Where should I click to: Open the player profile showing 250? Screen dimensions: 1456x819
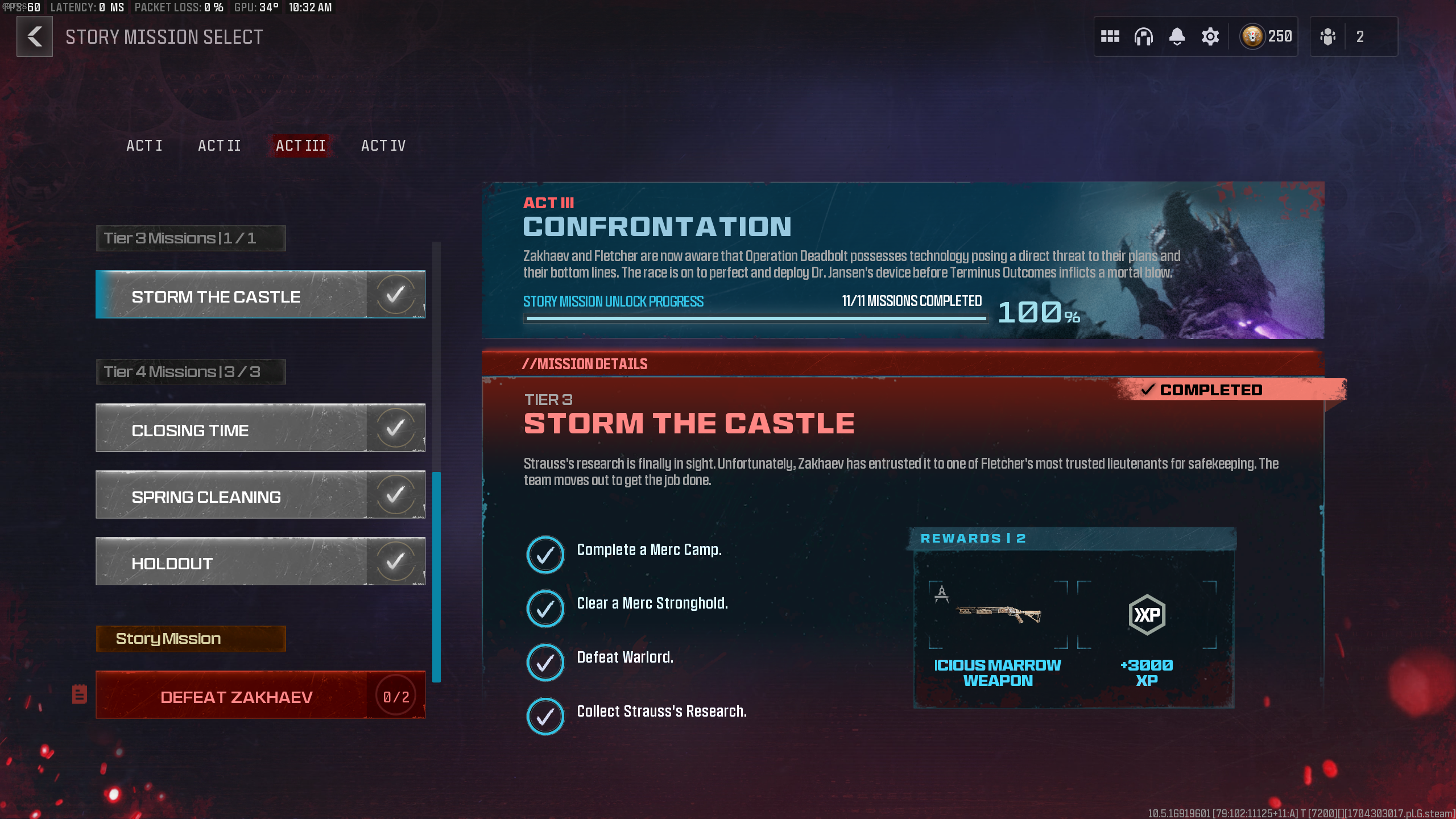[1267, 36]
